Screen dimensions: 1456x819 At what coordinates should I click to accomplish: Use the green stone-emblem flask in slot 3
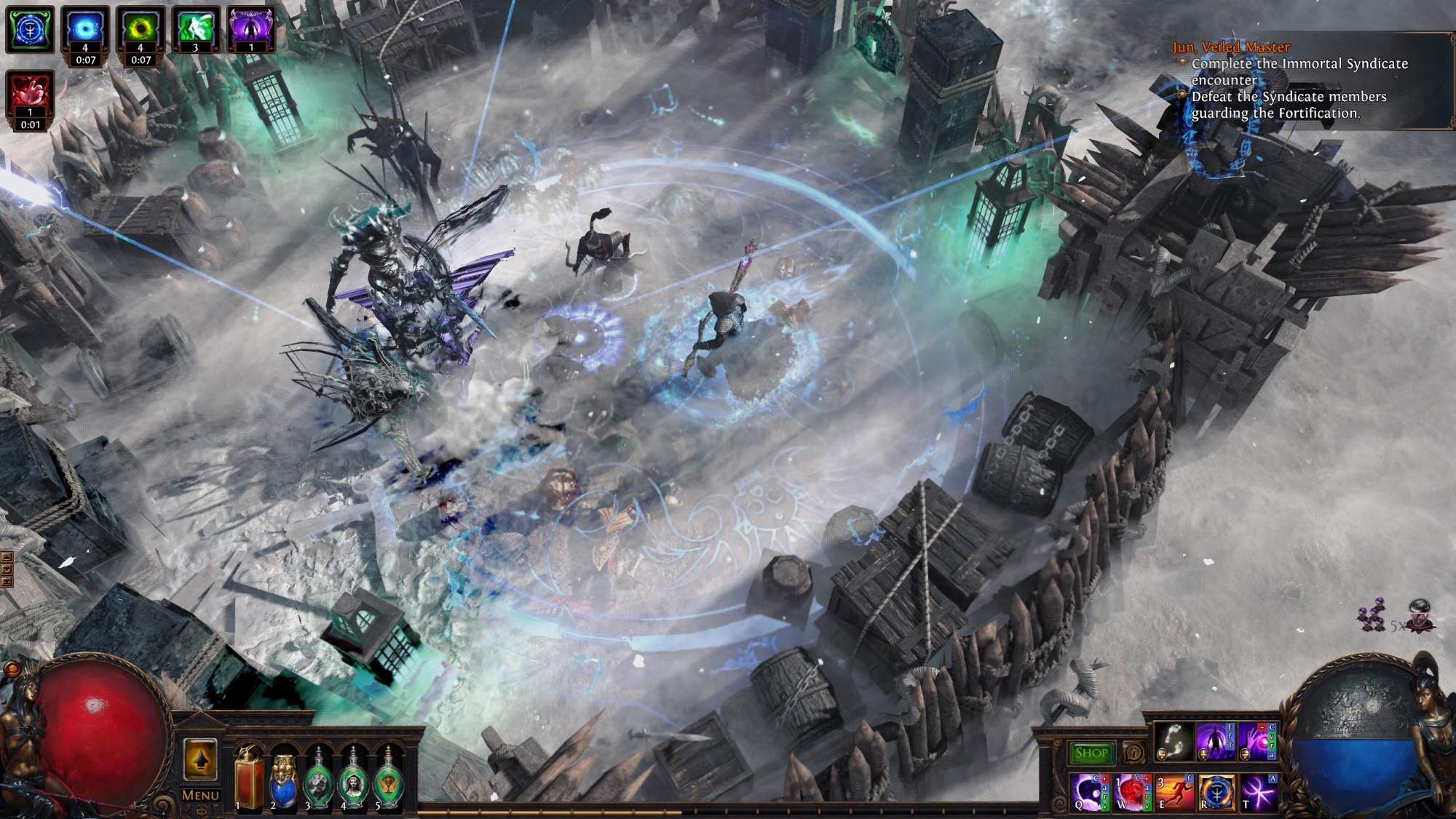[318, 780]
